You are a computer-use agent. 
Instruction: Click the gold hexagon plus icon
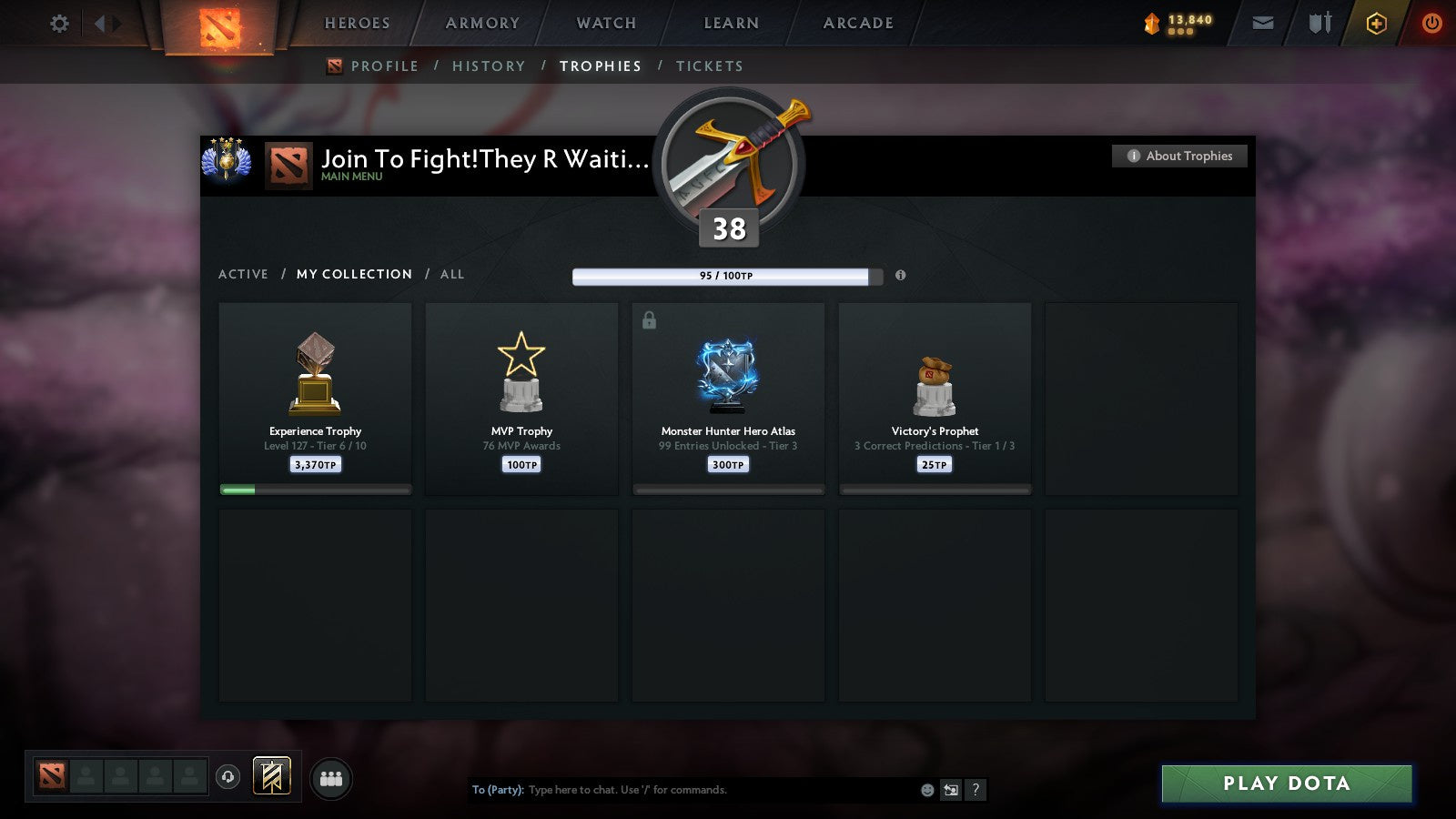tap(1376, 23)
